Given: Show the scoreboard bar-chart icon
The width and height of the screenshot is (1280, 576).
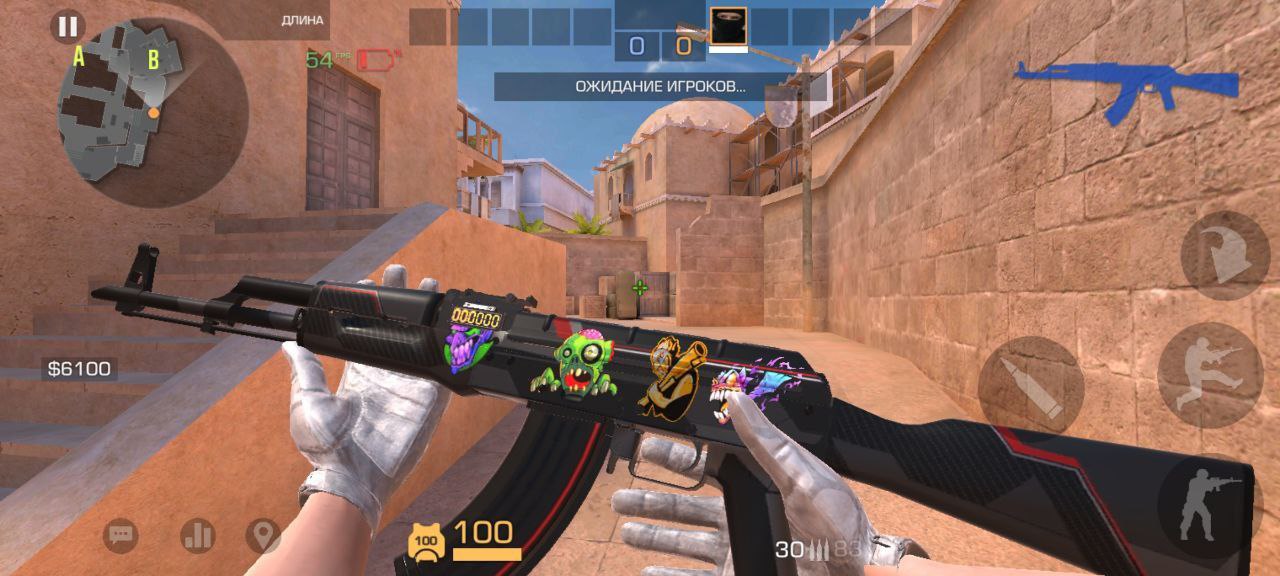Looking at the screenshot, I should 197,536.
